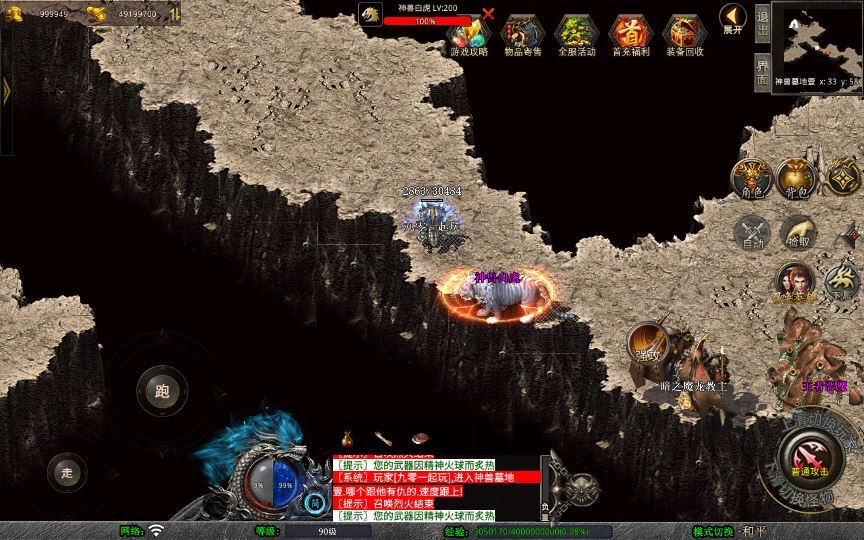
Task: Close the 神兽白虎 target frame with the red X
Action: pos(488,14)
